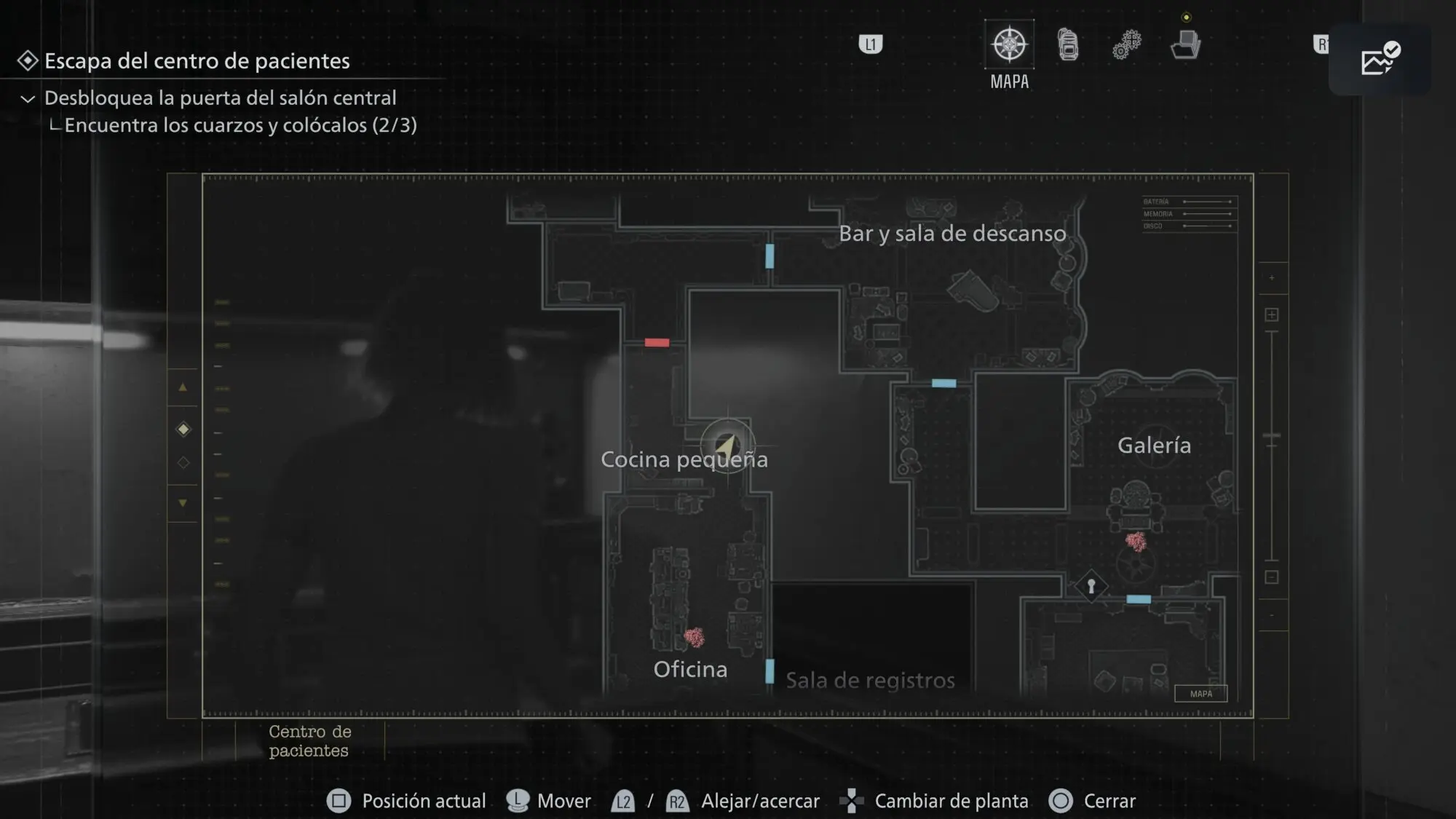Select the empty diamond floor marker

pos(183,463)
